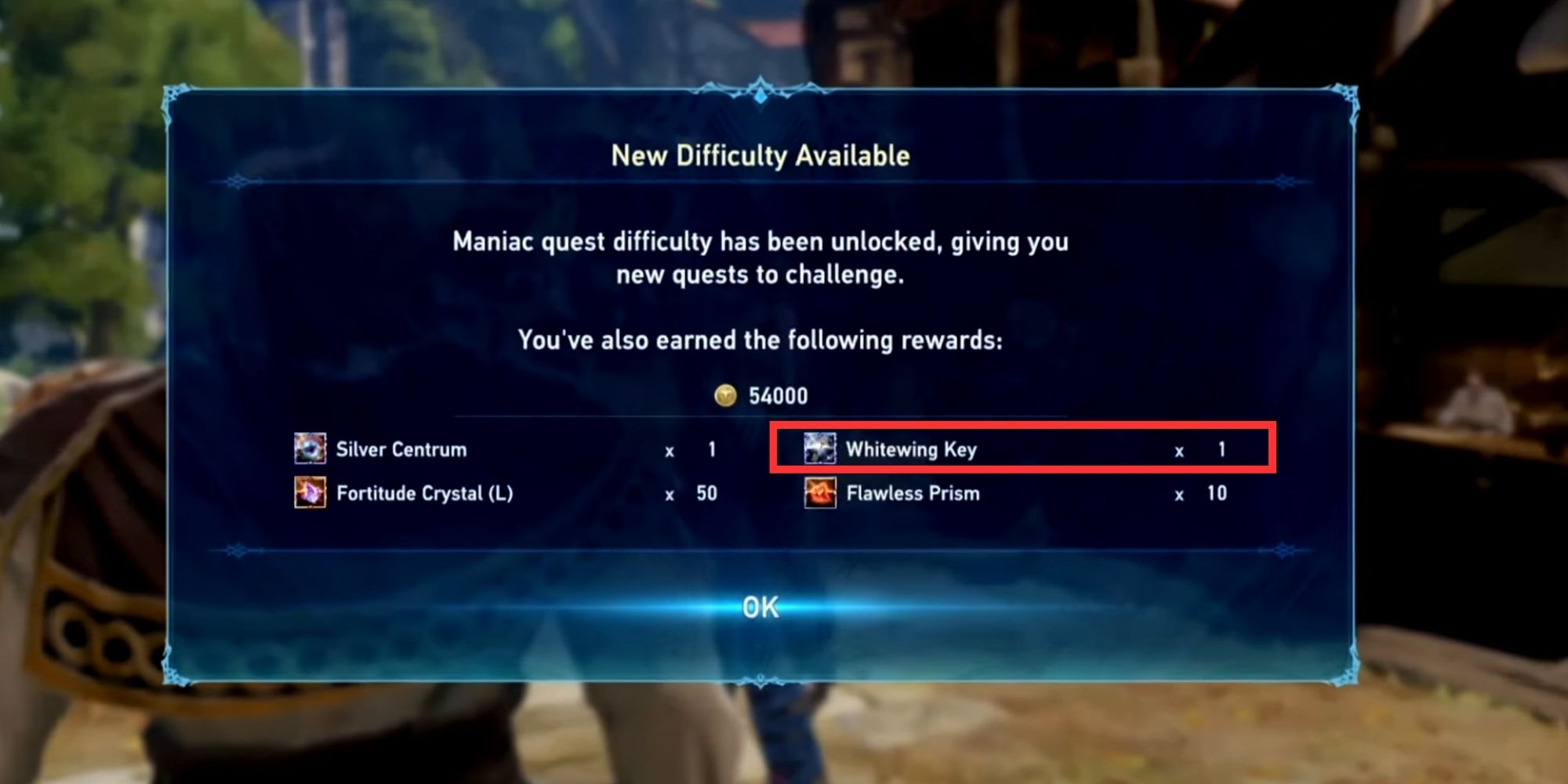Viewport: 1568px width, 784px height.
Task: Click the 54000 gold reward amount
Action: [776, 396]
